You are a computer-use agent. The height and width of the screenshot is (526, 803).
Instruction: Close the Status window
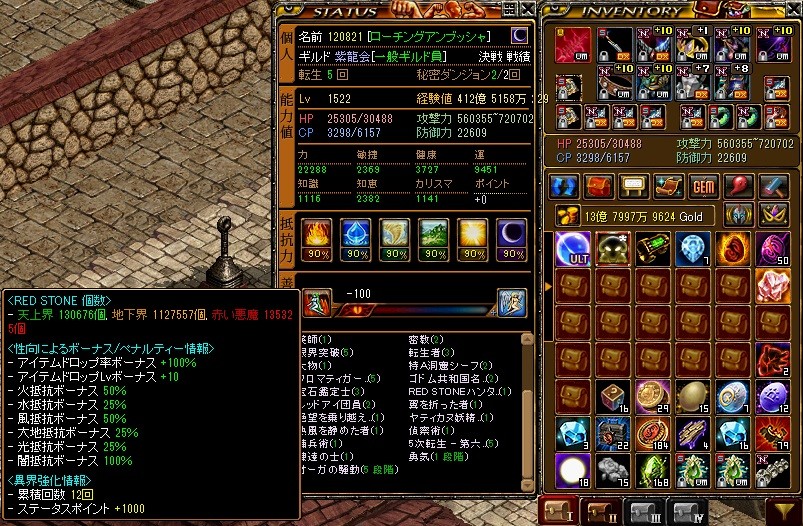coord(526,10)
